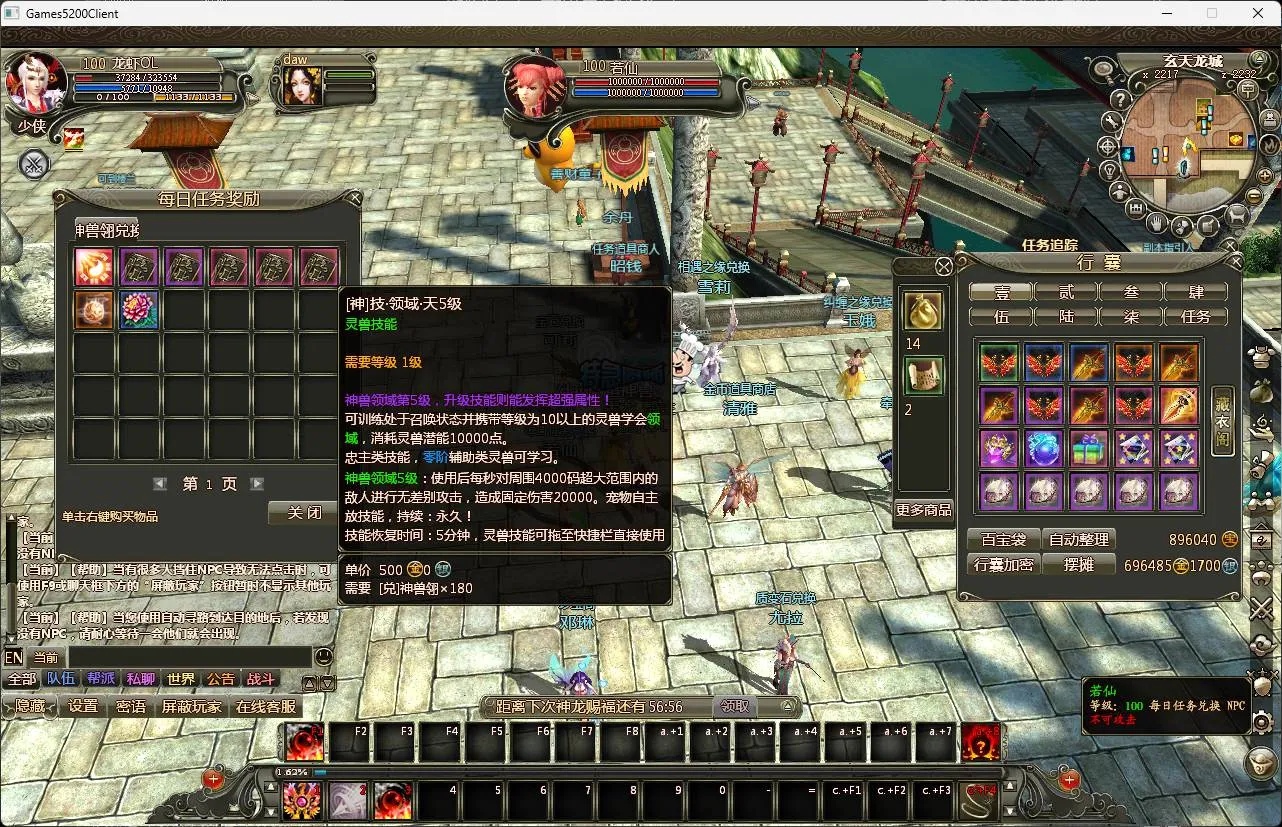Open the 设置 settings button
Screen dimensions: 1282x827
tap(83, 706)
